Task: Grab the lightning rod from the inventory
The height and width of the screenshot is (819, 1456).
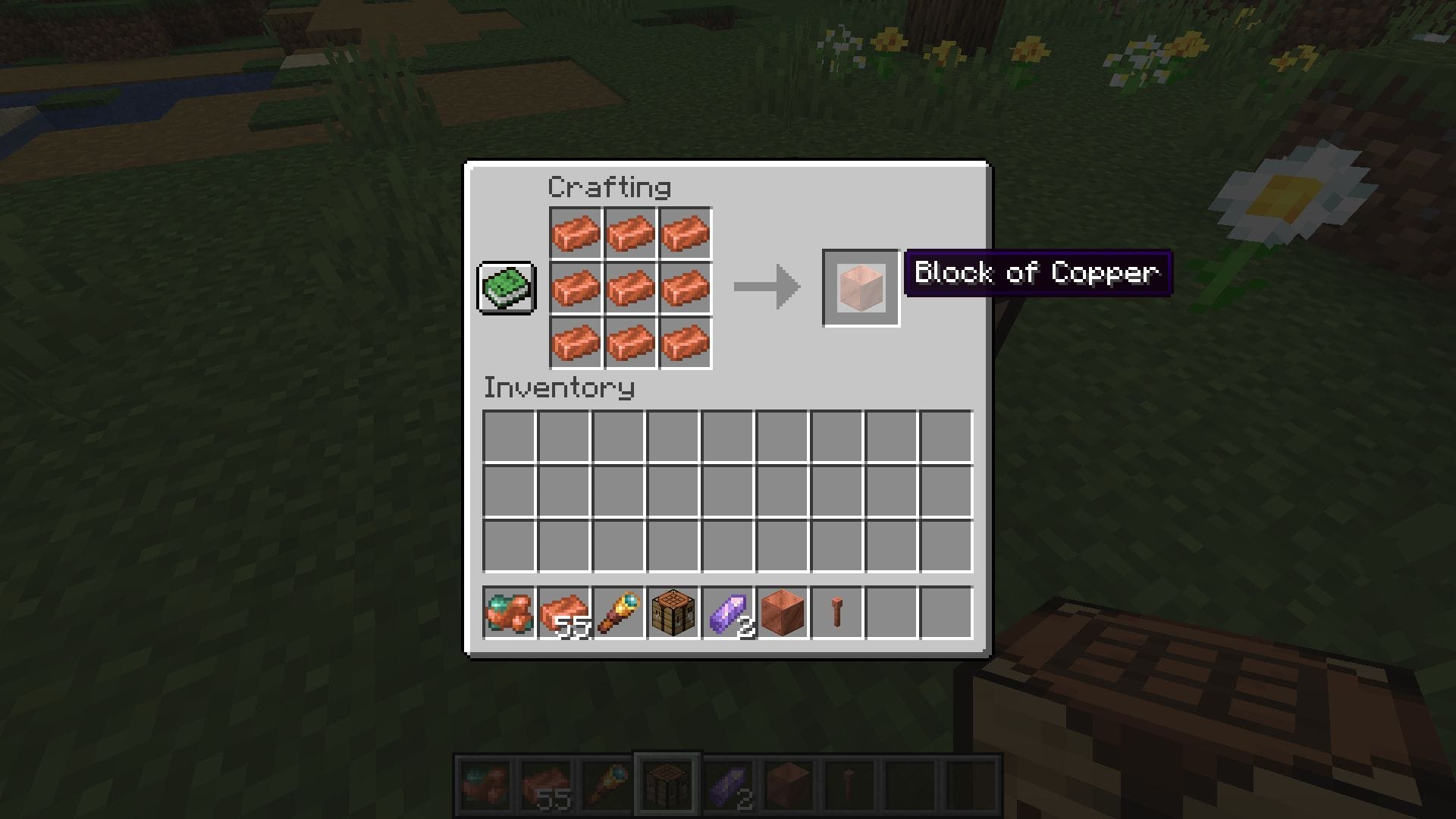Action: tap(835, 613)
